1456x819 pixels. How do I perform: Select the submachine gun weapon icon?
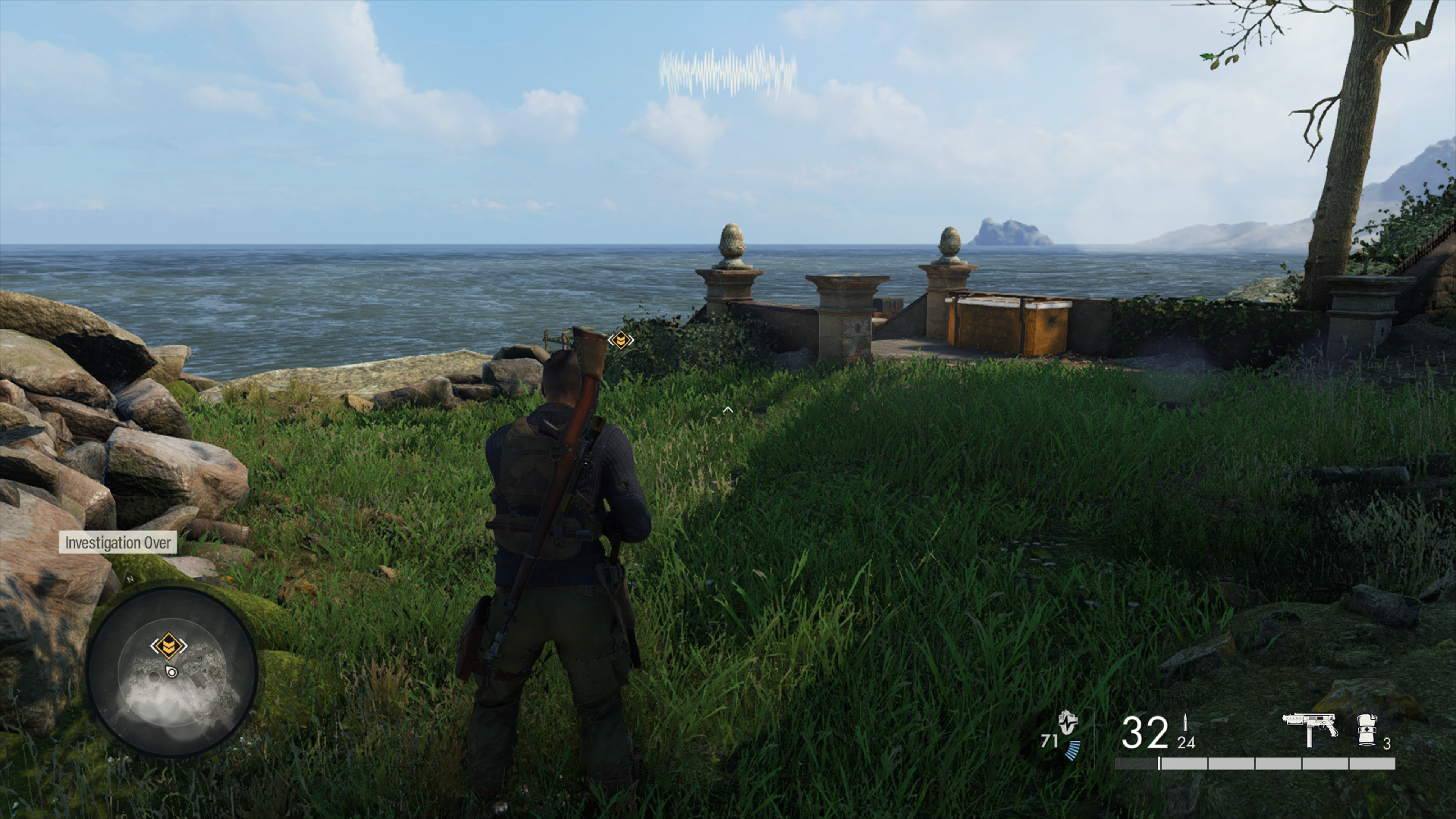(1310, 728)
